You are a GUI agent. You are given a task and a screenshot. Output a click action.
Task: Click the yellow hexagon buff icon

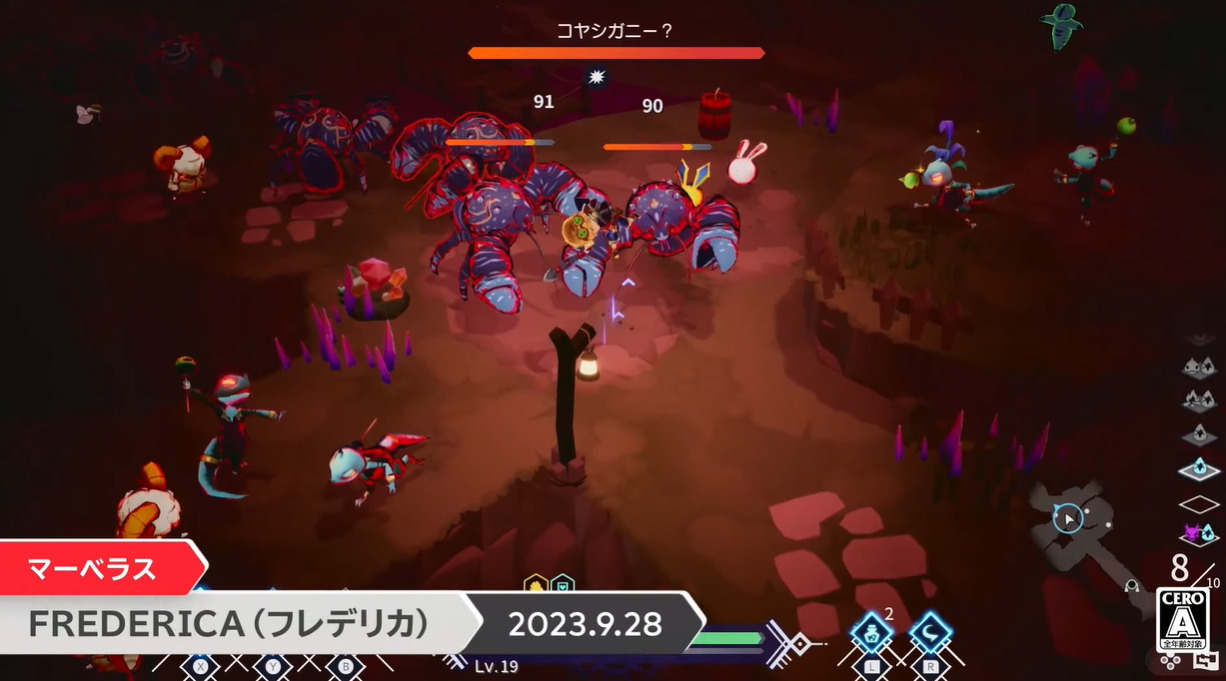click(536, 584)
